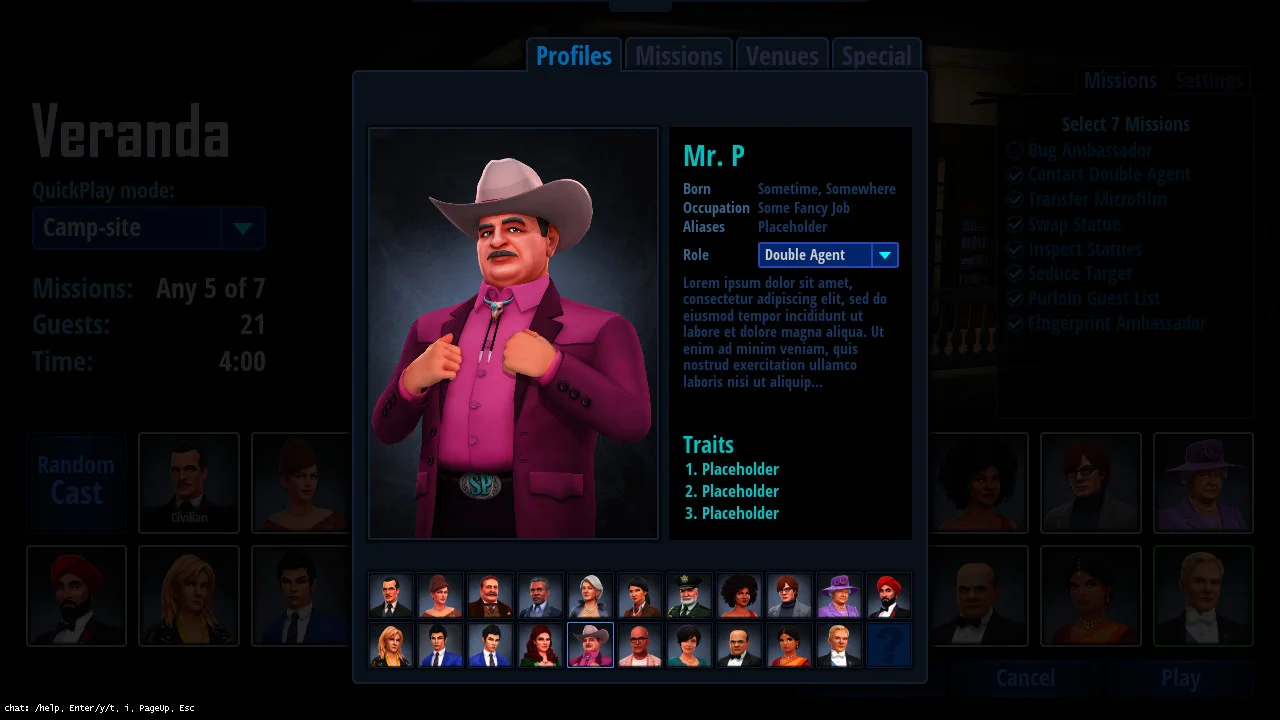1280x720 pixels.
Task: Click the Profiles tab
Action: pos(574,56)
